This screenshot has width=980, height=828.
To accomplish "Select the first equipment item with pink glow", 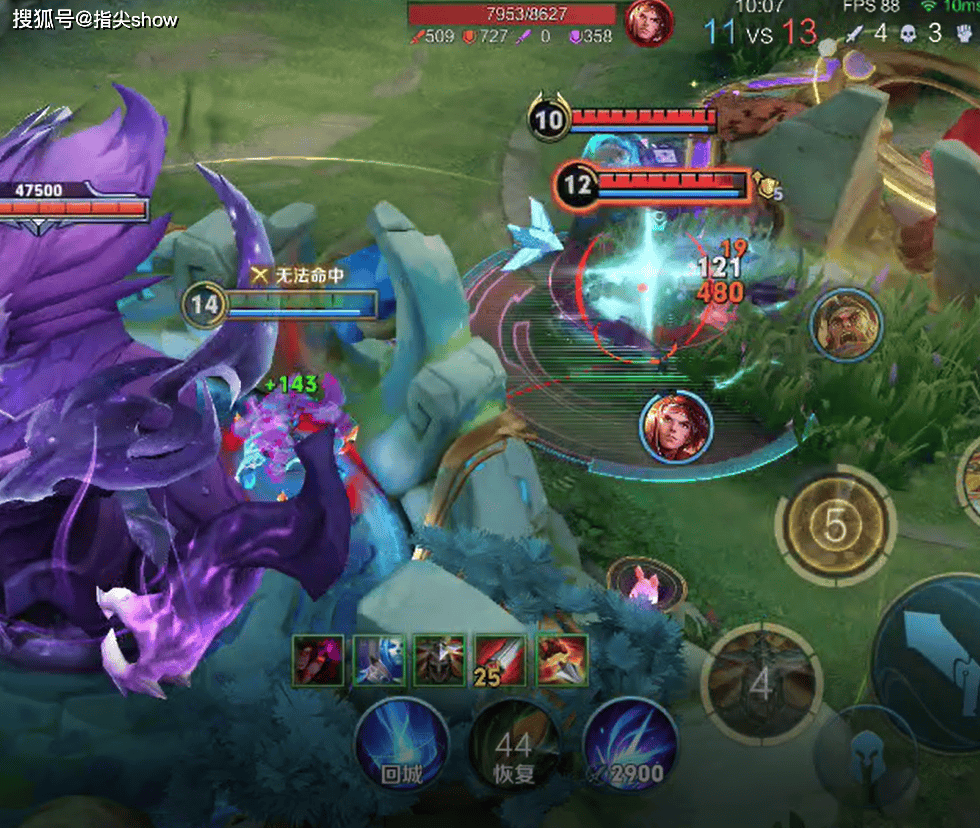I will coord(319,661).
